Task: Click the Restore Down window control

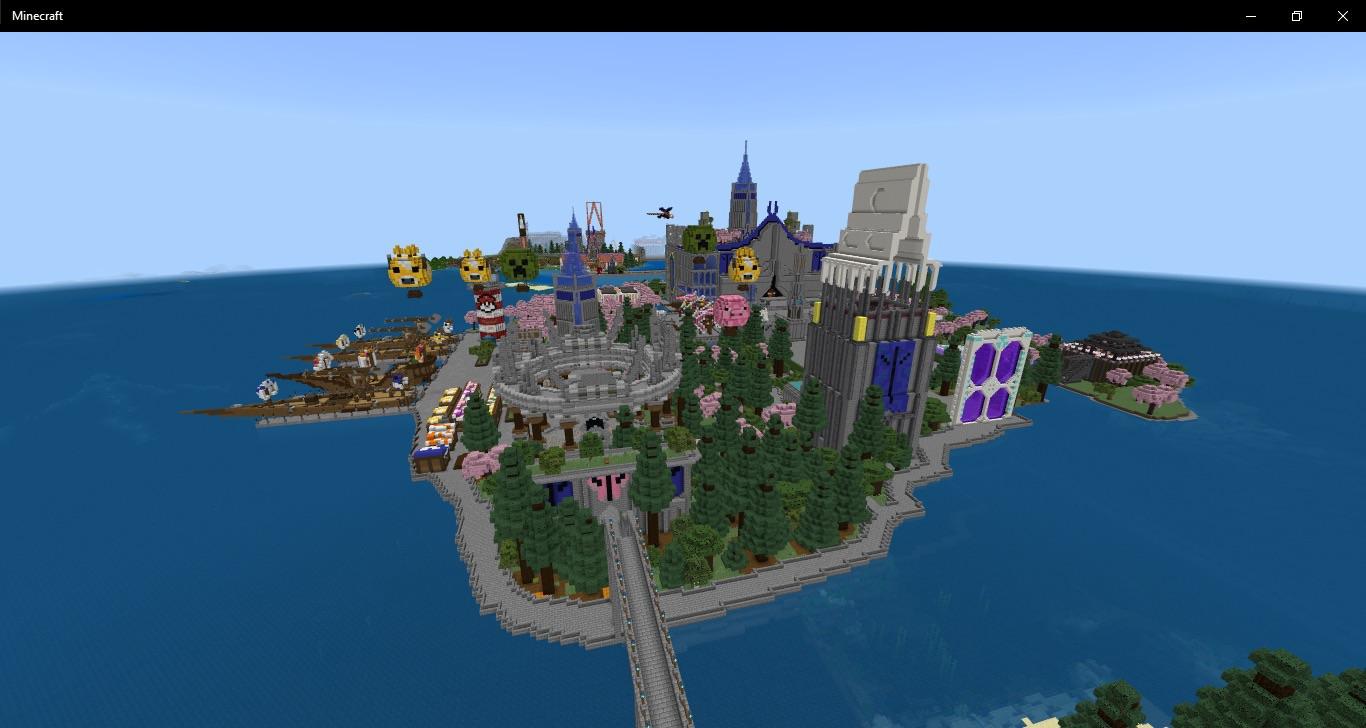Action: coord(1296,15)
